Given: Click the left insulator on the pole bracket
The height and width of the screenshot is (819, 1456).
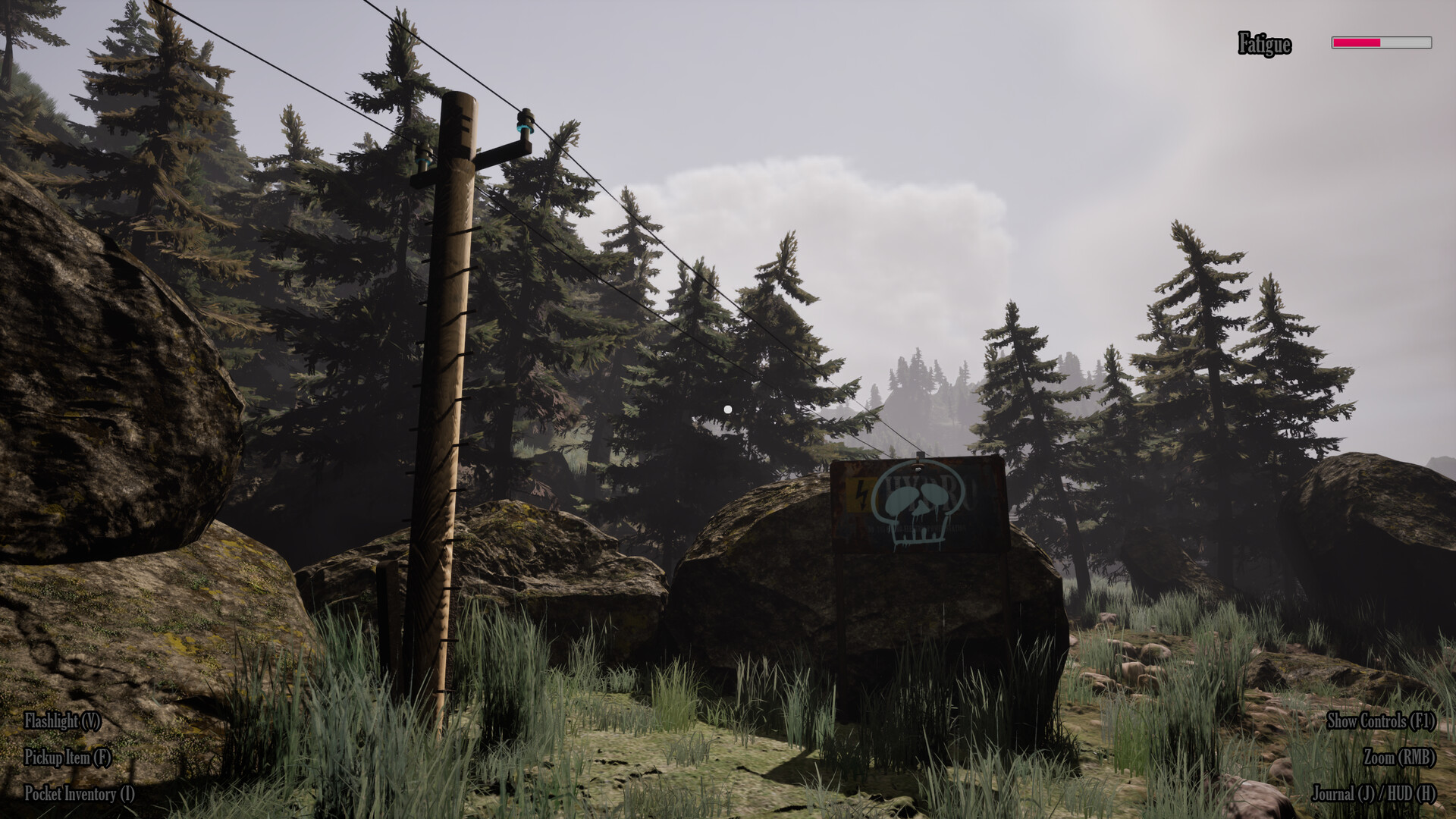Looking at the screenshot, I should tap(423, 158).
